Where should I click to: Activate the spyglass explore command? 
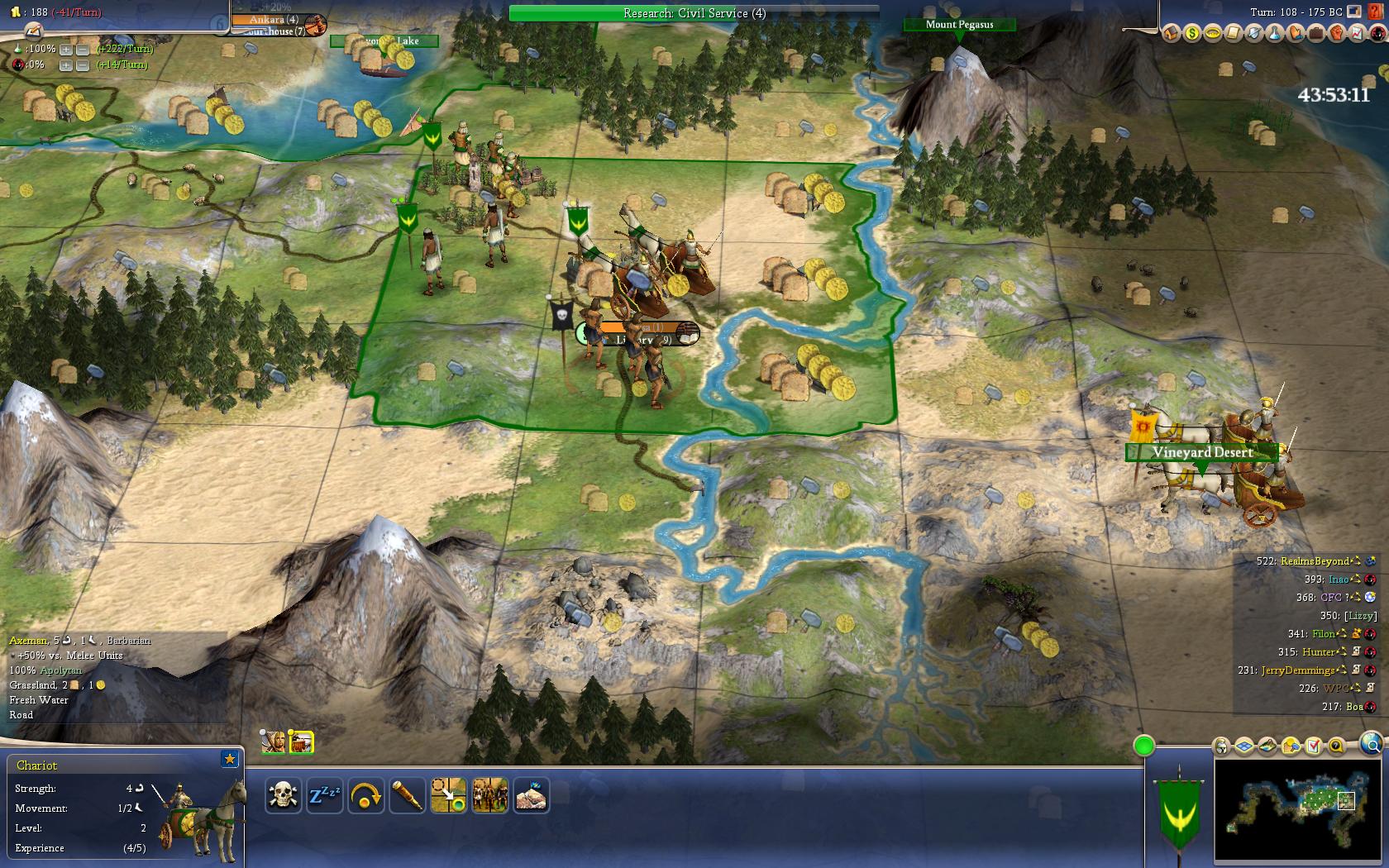click(407, 796)
